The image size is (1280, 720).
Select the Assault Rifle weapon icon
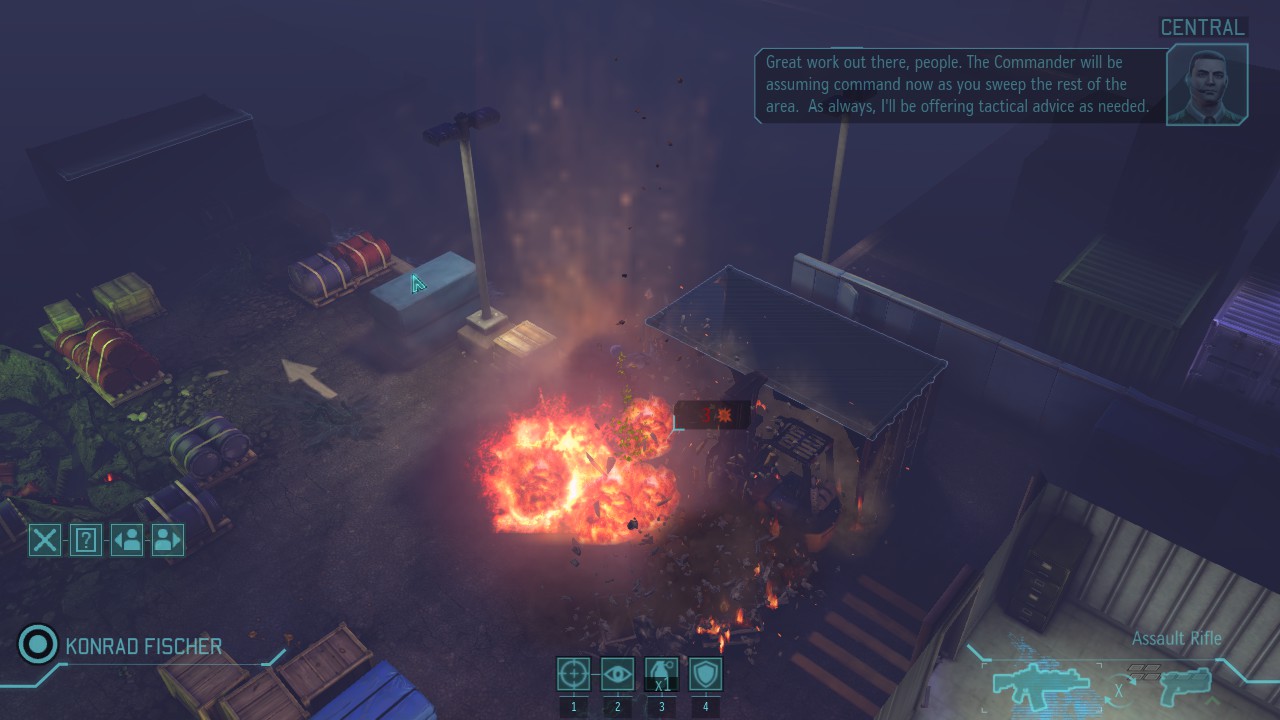[1040, 682]
